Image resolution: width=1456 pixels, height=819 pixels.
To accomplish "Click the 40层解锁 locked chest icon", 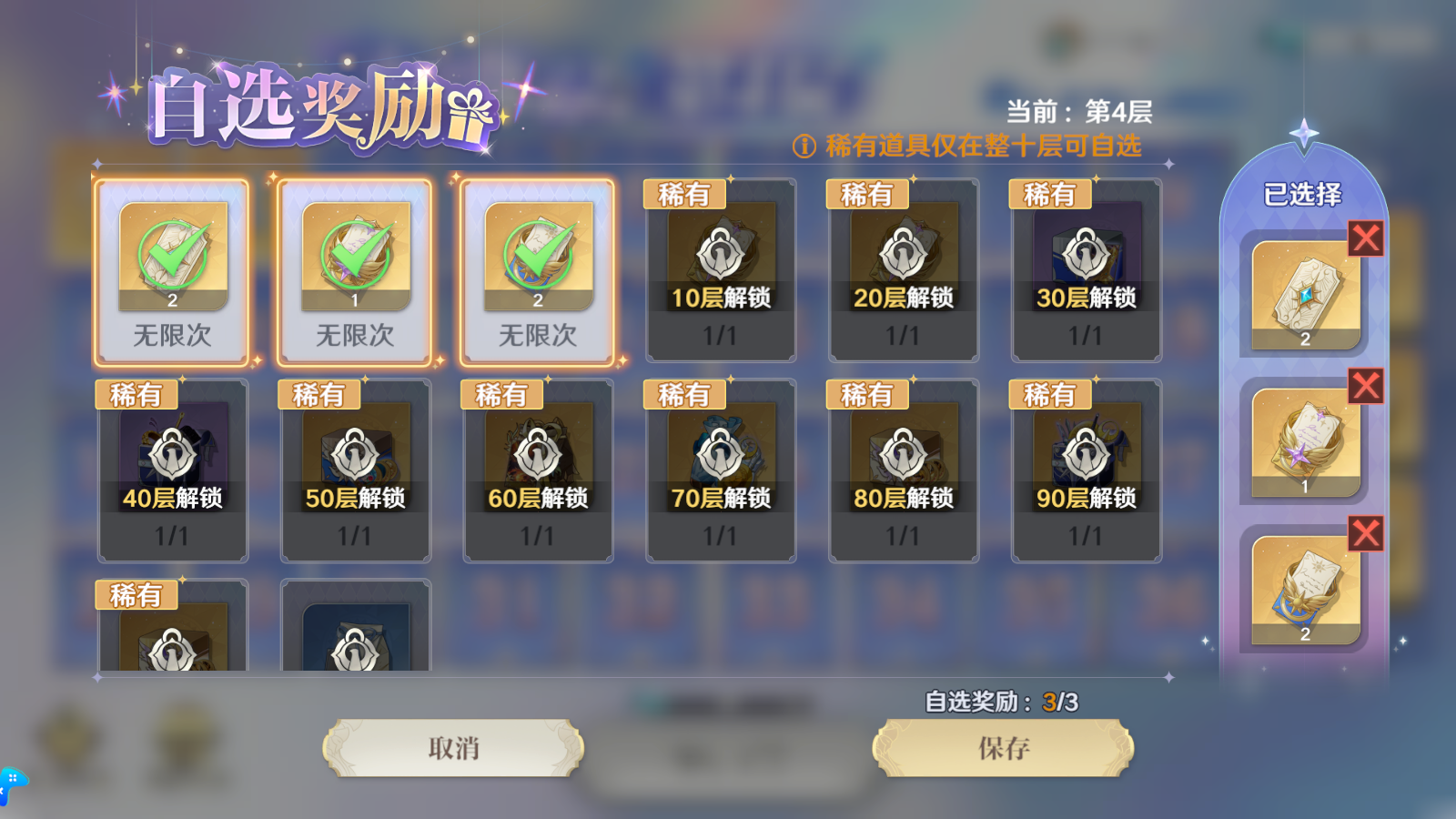I will [x=172, y=455].
